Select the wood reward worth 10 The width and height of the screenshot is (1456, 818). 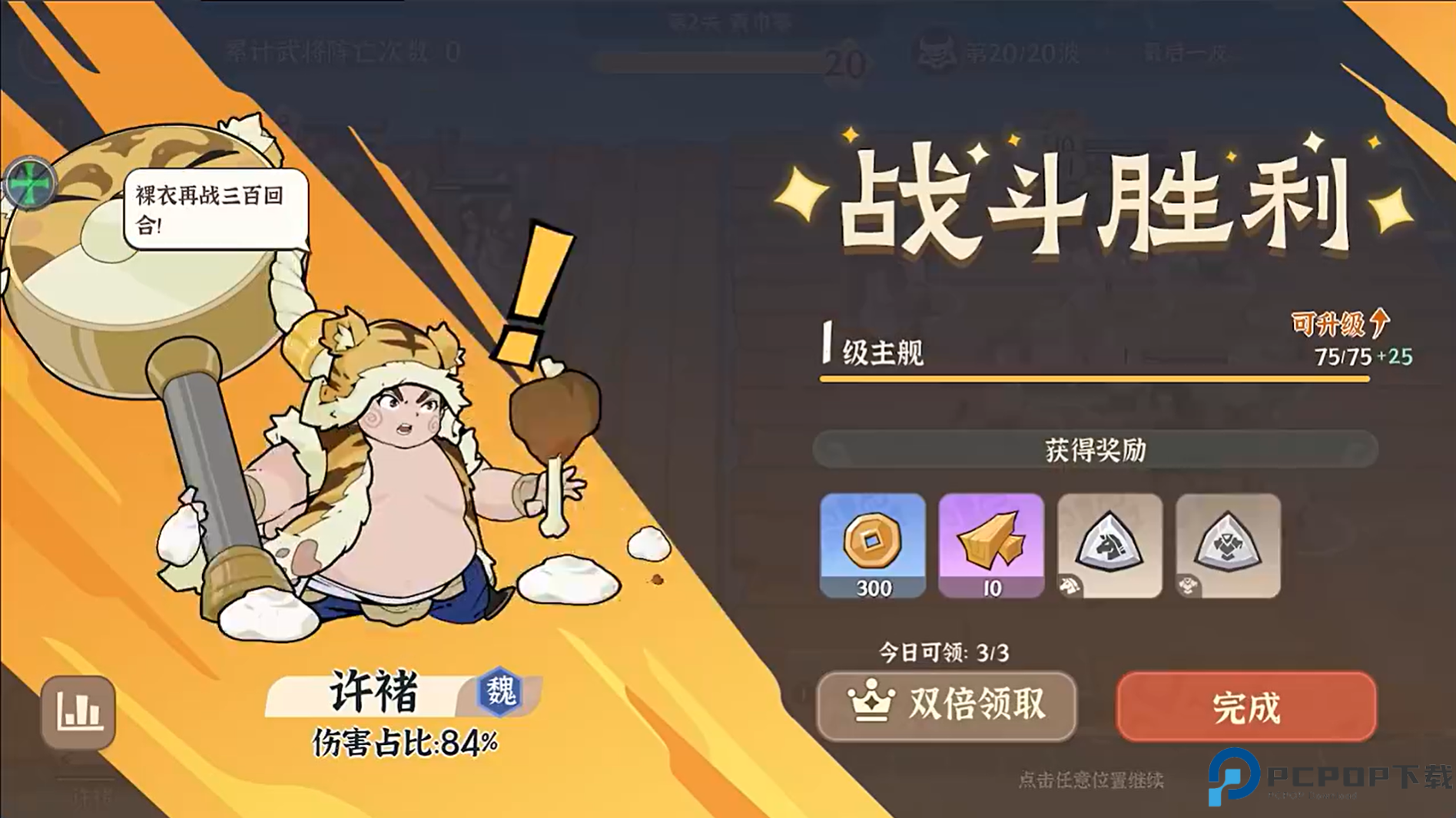[991, 547]
